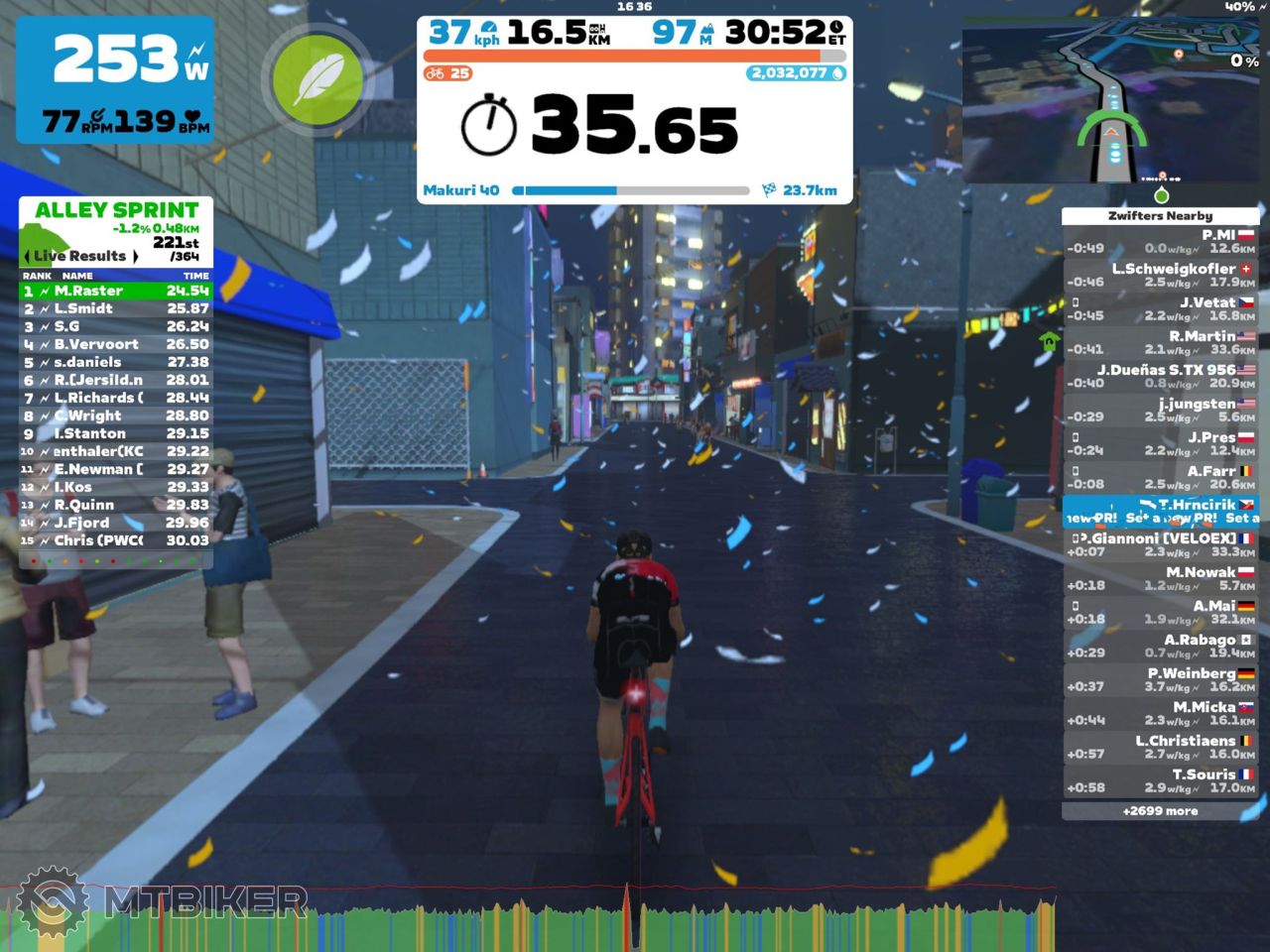Image resolution: width=1270 pixels, height=952 pixels.
Task: Activate the feather lightweight power-up
Action: (317, 78)
